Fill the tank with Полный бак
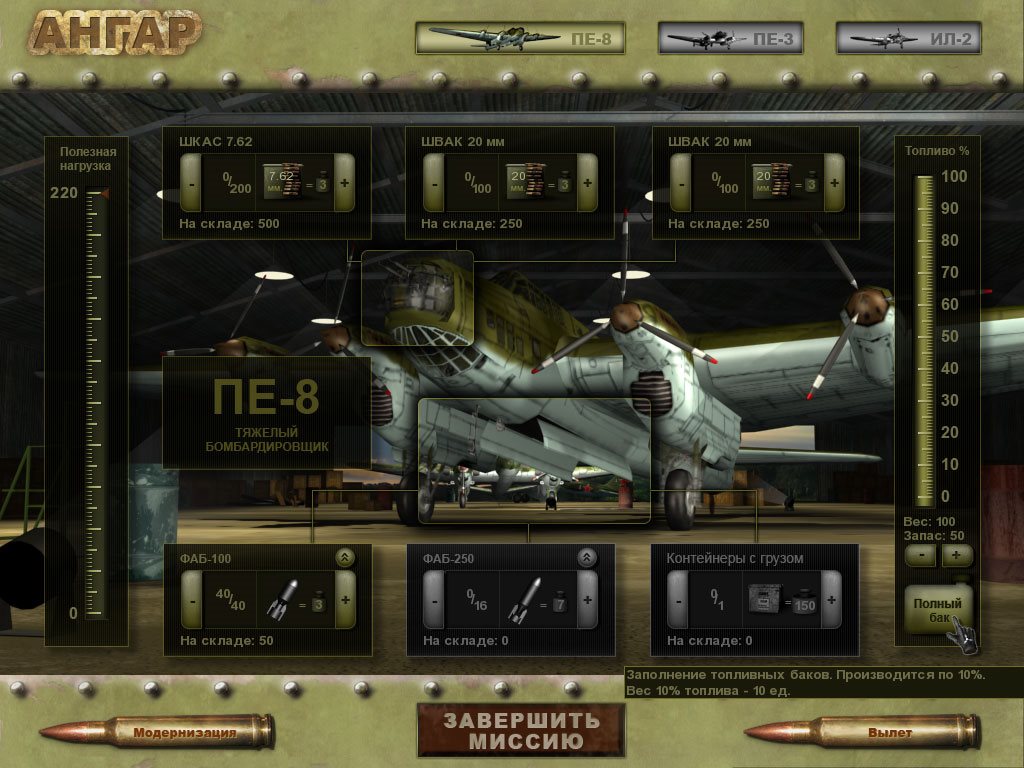The width and height of the screenshot is (1024, 768). pyautogui.click(x=937, y=609)
